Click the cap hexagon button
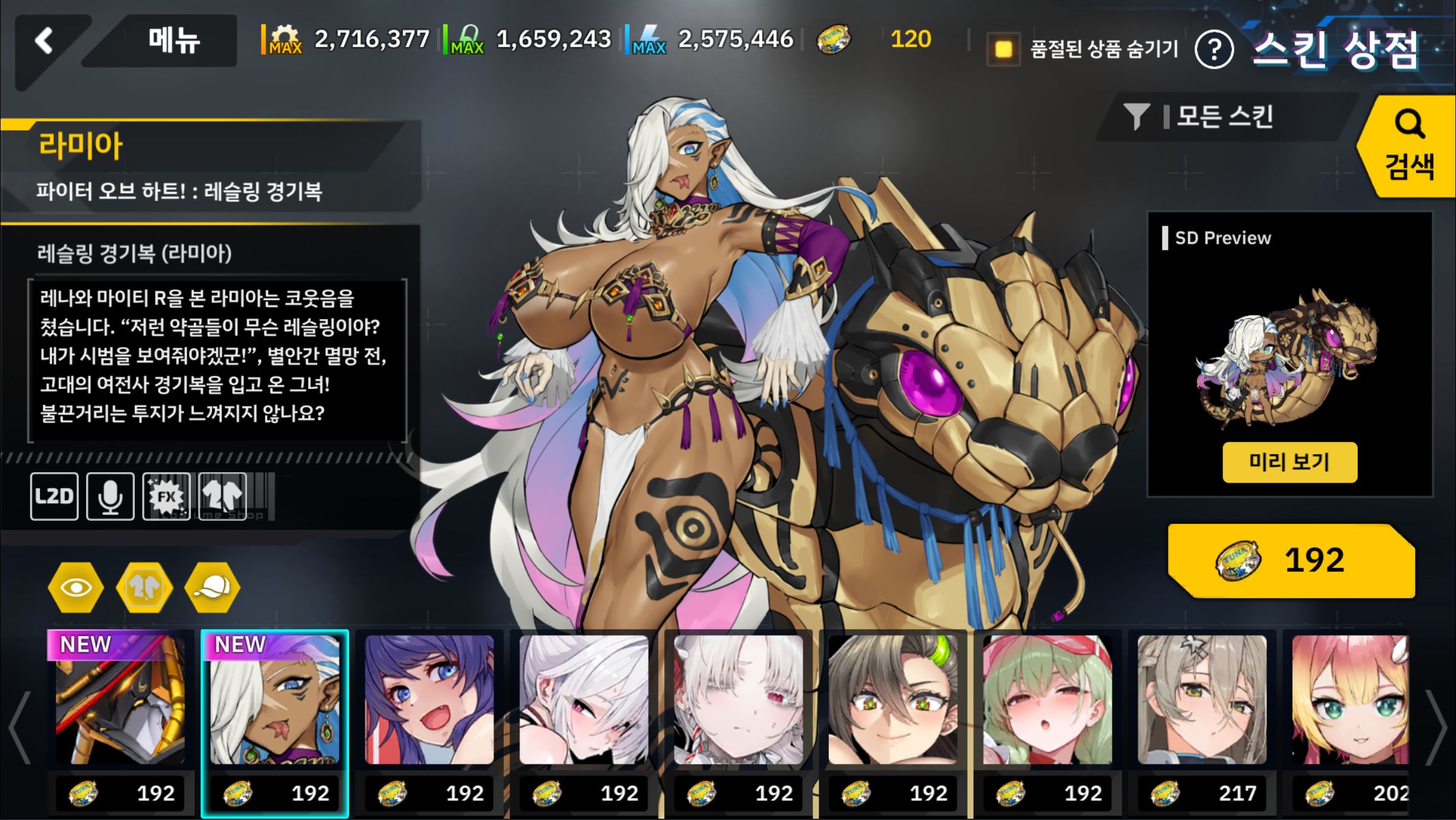 pos(213,587)
